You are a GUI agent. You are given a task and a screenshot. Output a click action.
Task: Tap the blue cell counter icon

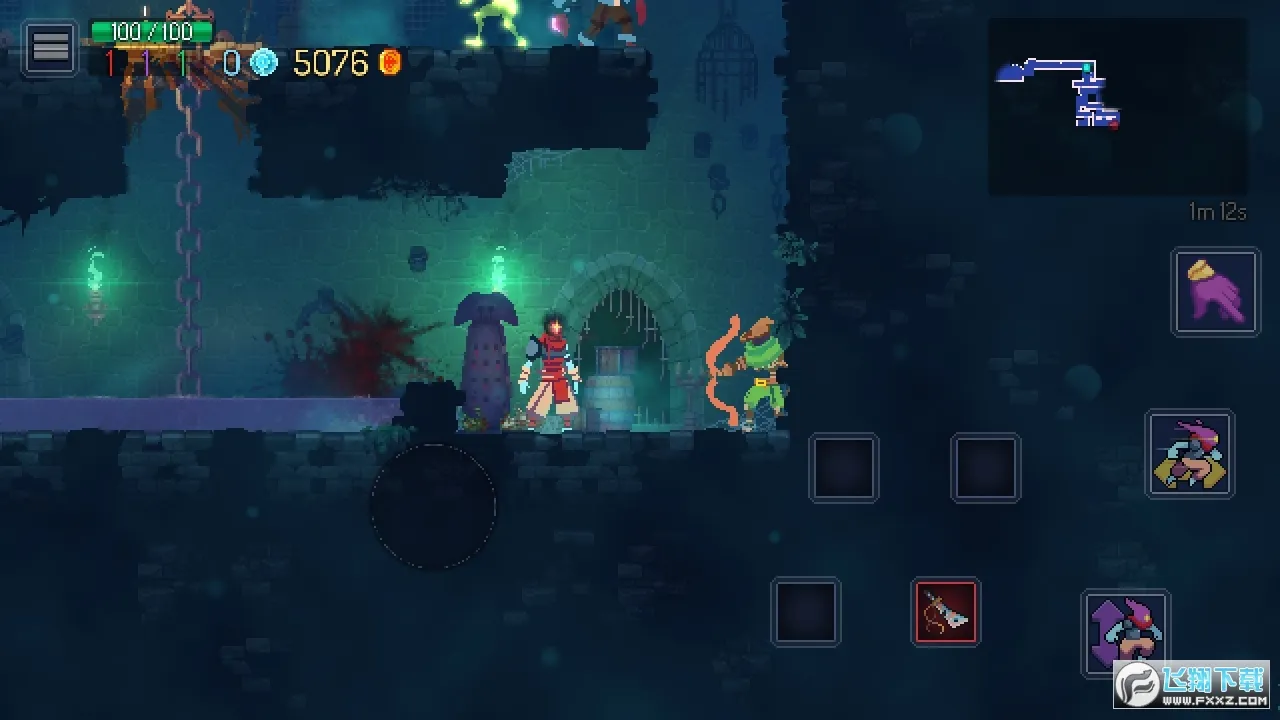point(263,62)
